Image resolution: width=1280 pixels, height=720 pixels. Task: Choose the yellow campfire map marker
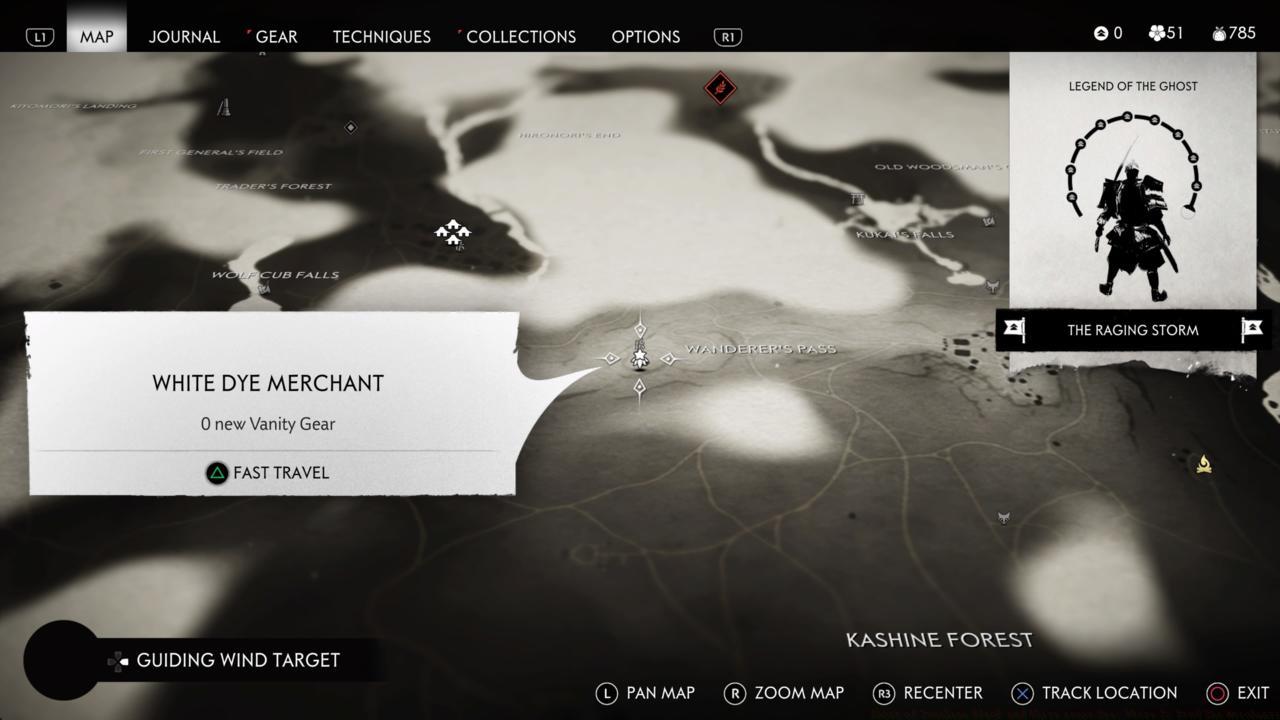pos(1204,464)
